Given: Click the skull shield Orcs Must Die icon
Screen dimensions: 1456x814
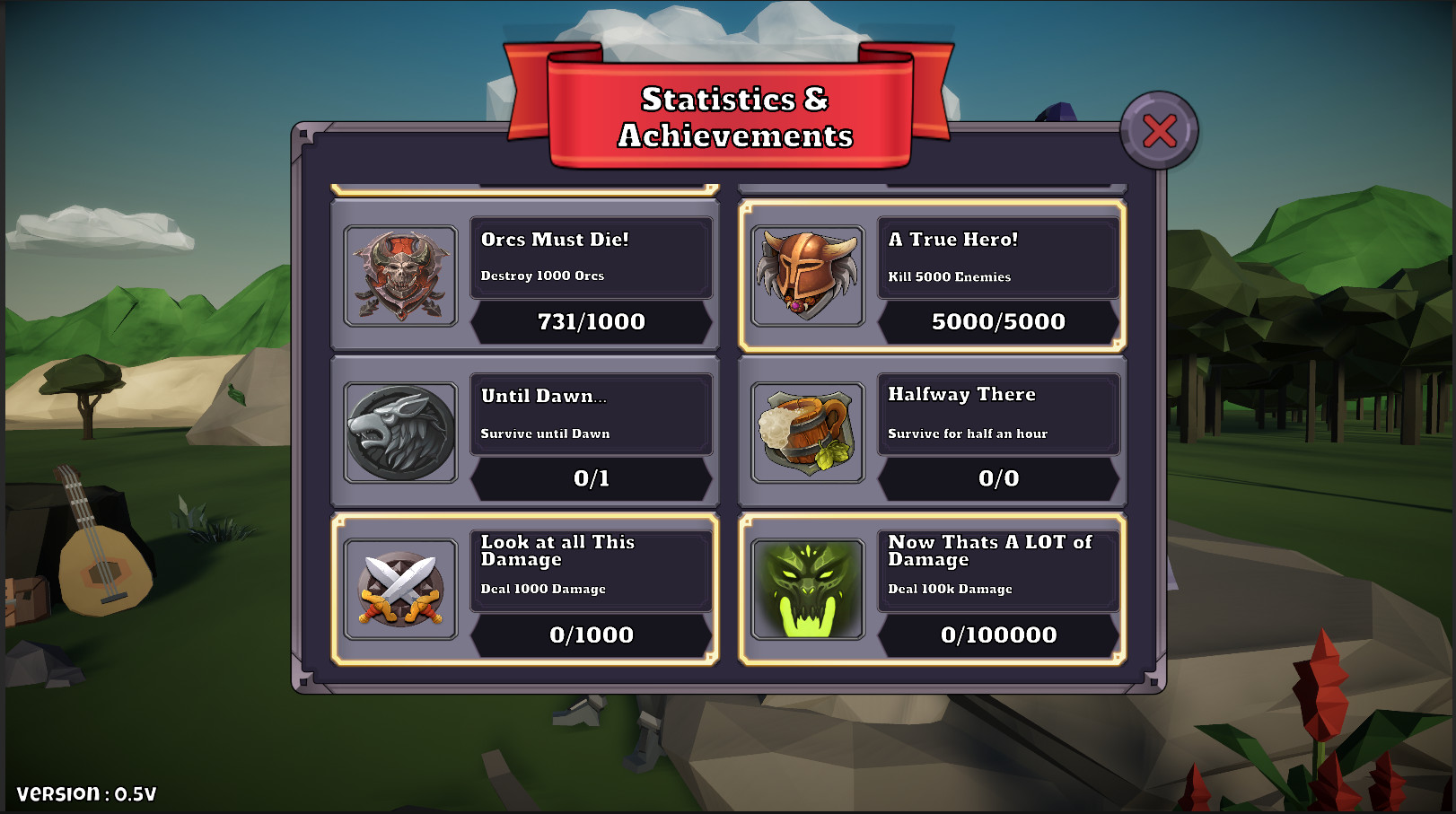Looking at the screenshot, I should (x=399, y=276).
